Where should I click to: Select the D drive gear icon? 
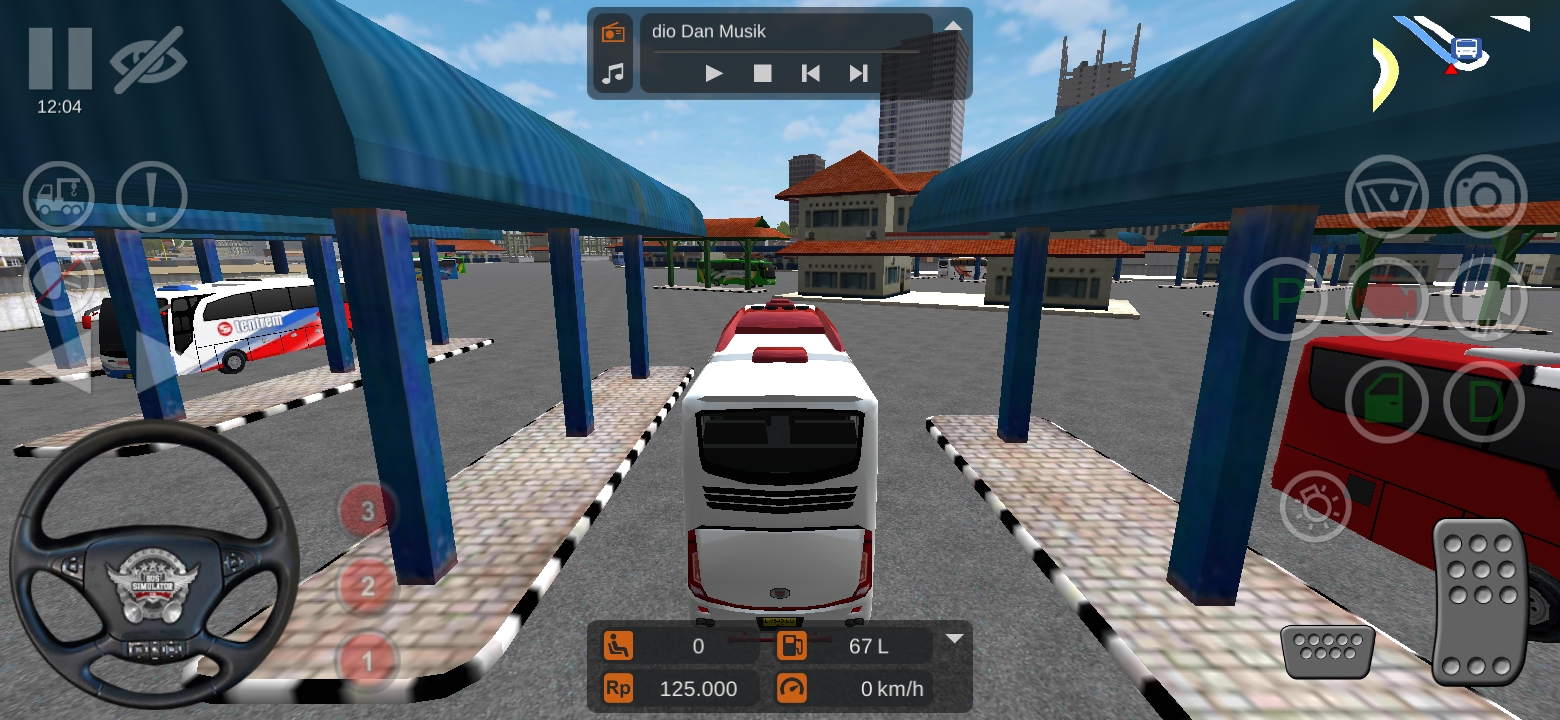tap(1484, 399)
